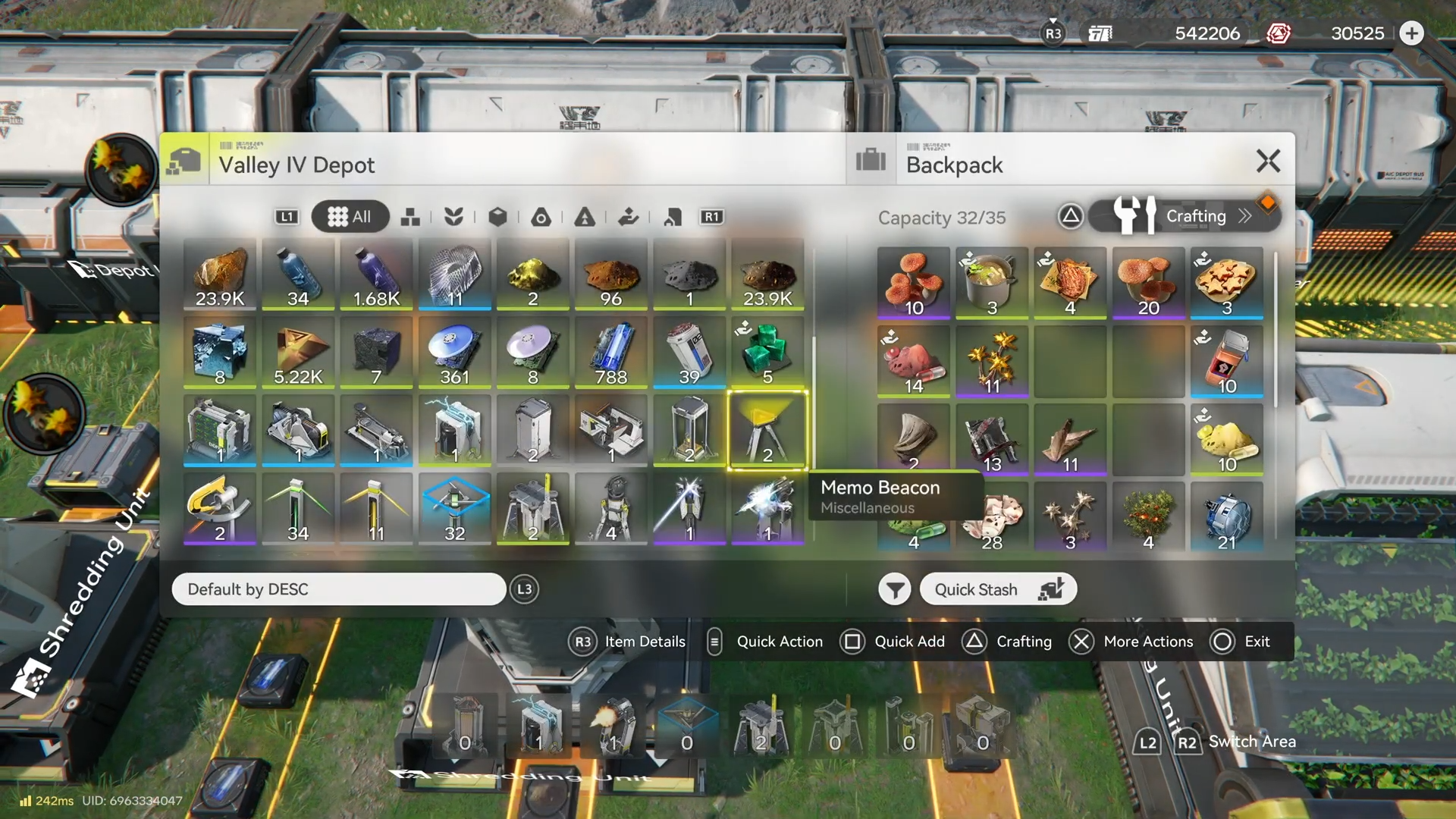Select the green cube item with 5

(767, 352)
